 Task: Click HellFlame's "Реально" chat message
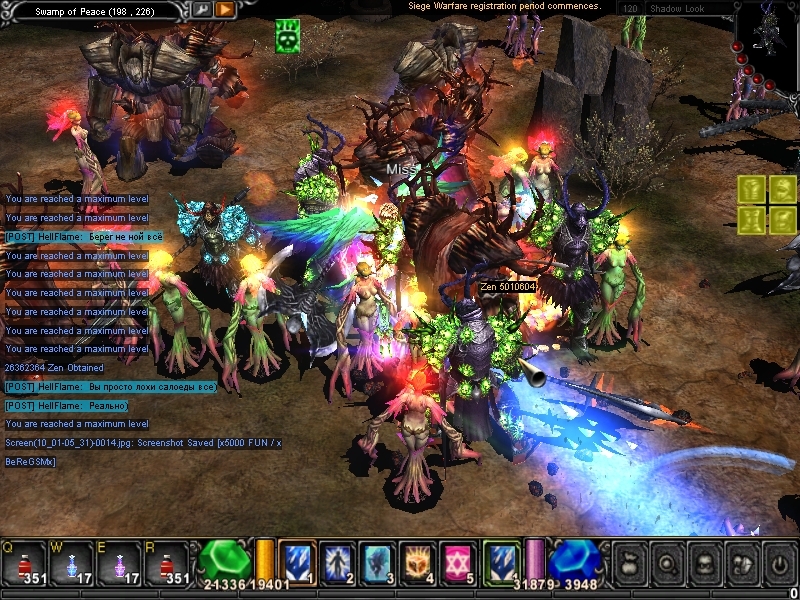66,406
